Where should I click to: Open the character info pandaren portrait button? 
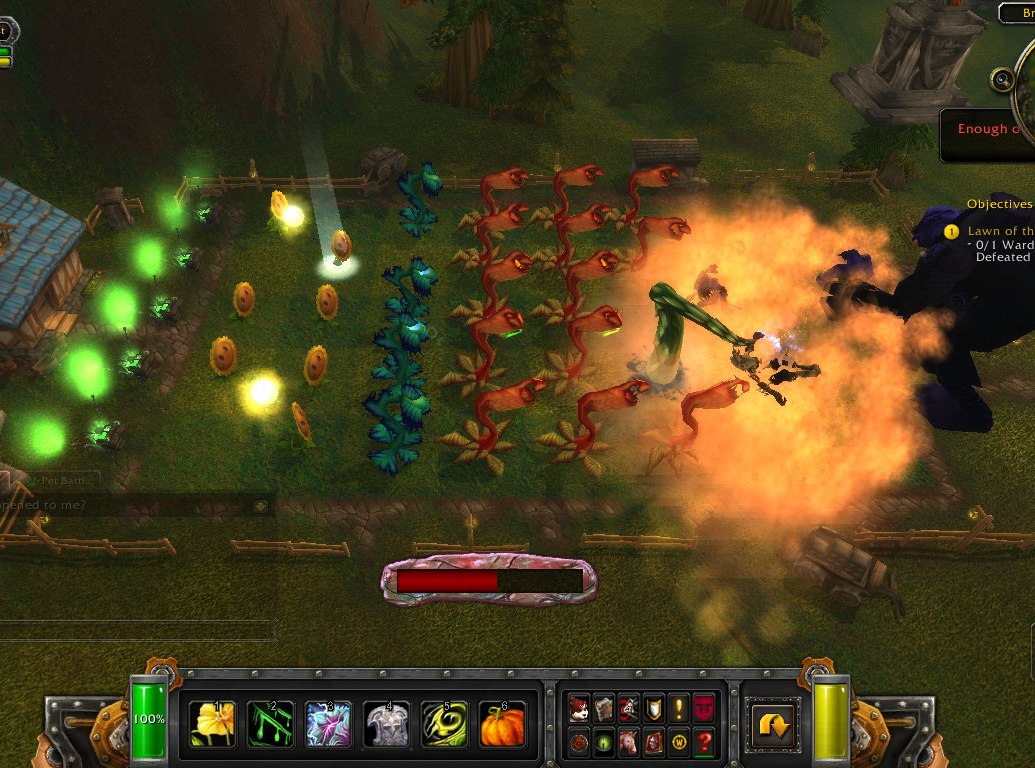[580, 708]
